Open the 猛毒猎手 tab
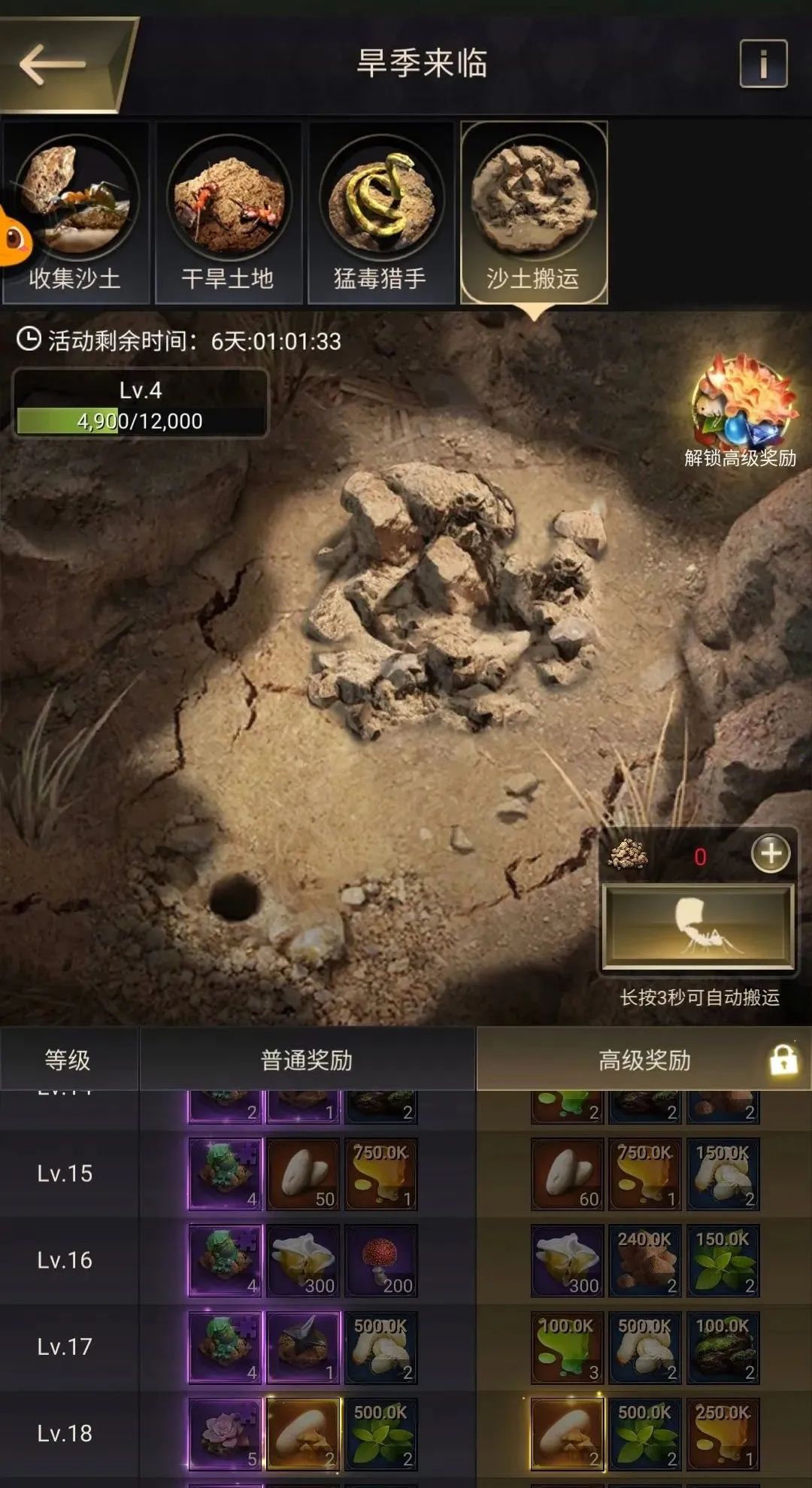 [x=380, y=213]
